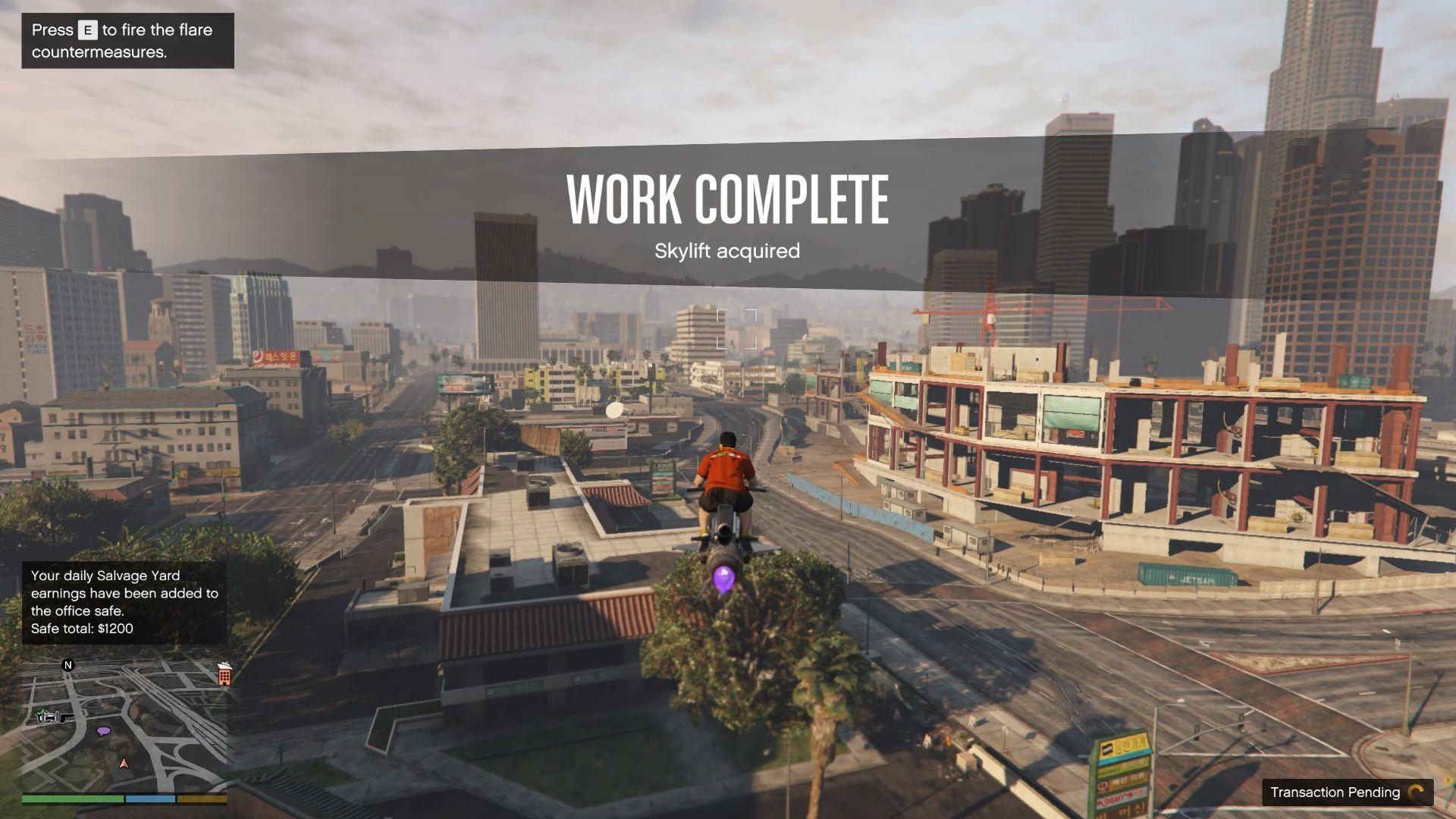The image size is (1456, 819).
Task: Select the player arrow marker on the minimap
Action: coord(124,764)
